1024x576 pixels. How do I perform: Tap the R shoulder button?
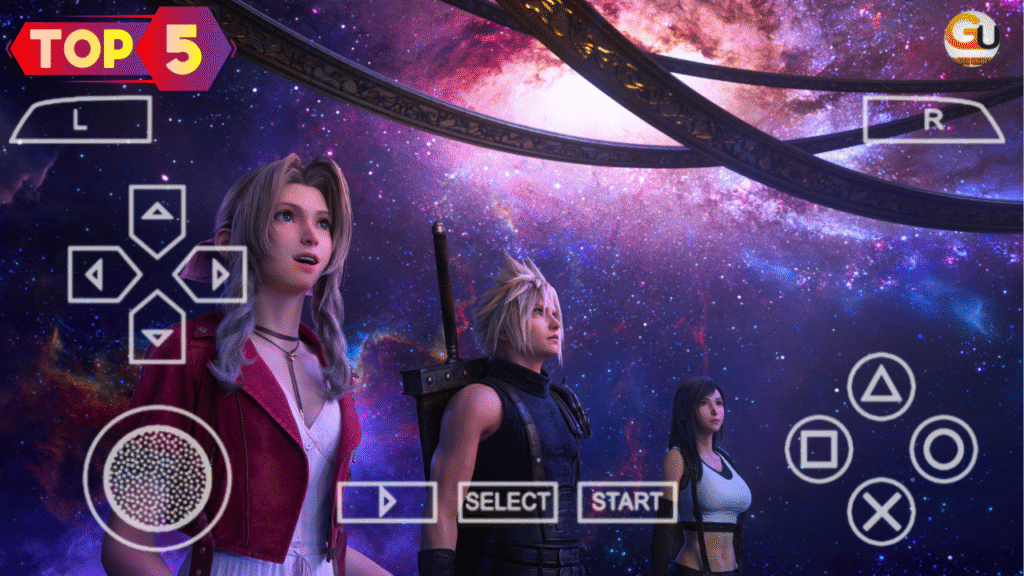932,120
